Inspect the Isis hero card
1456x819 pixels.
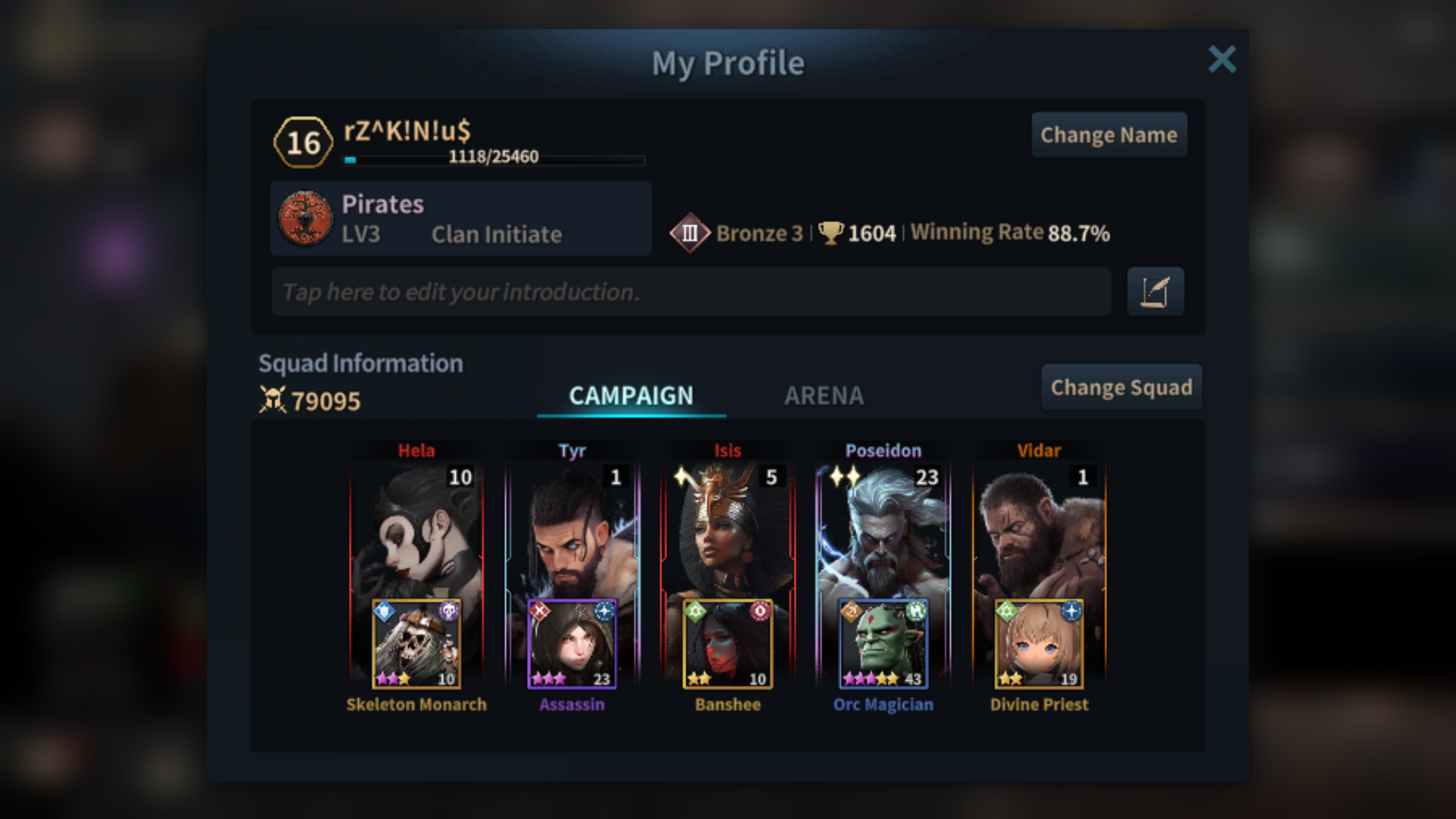point(727,531)
